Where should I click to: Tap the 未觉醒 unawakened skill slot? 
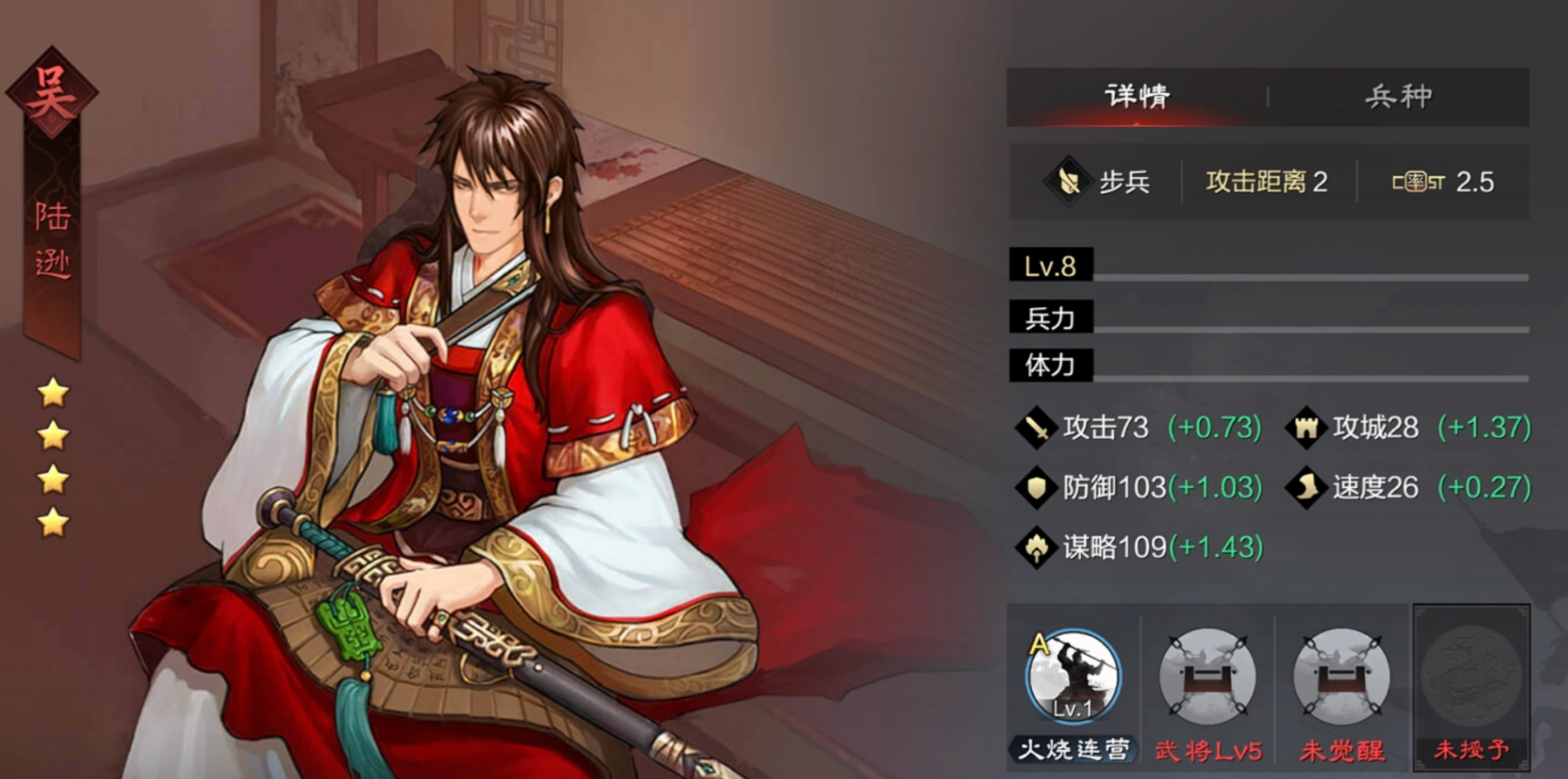click(x=1341, y=678)
